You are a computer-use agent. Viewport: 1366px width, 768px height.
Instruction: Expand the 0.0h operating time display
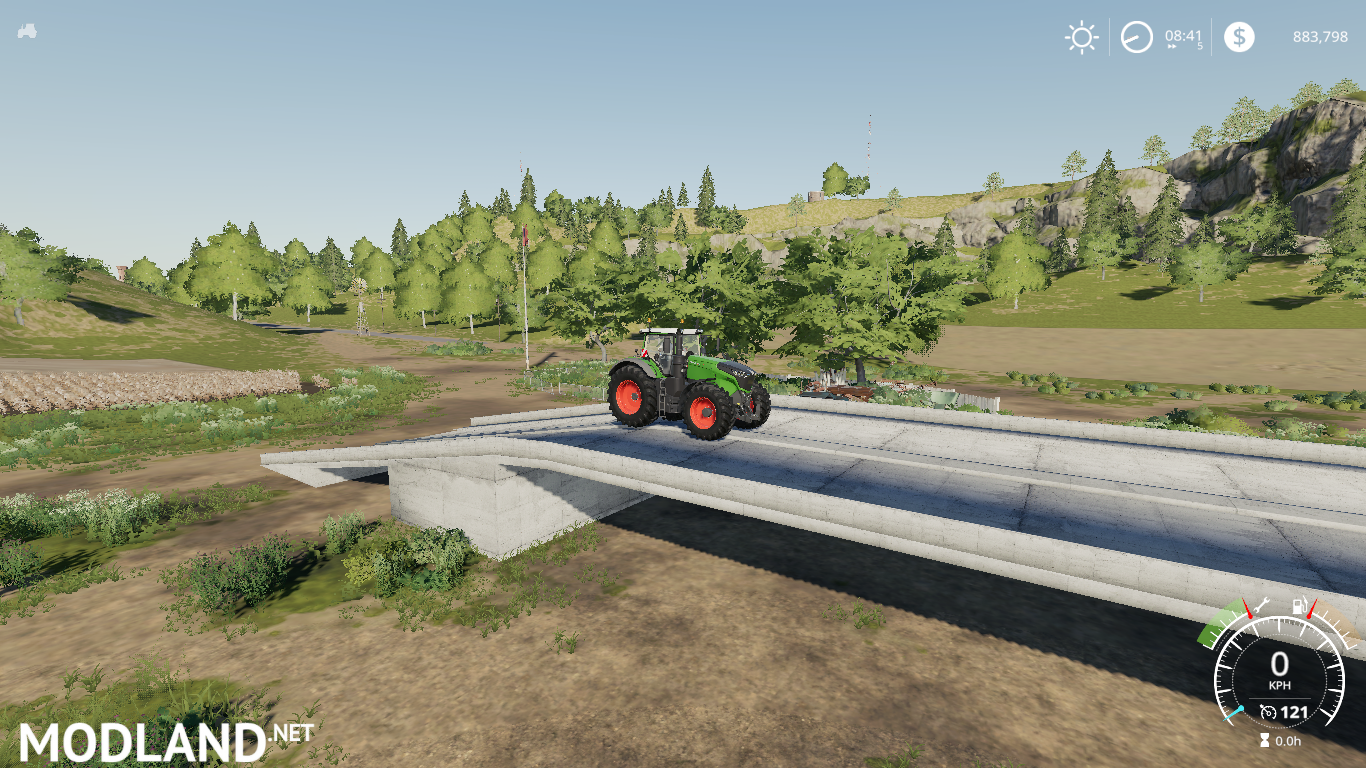pos(1288,741)
